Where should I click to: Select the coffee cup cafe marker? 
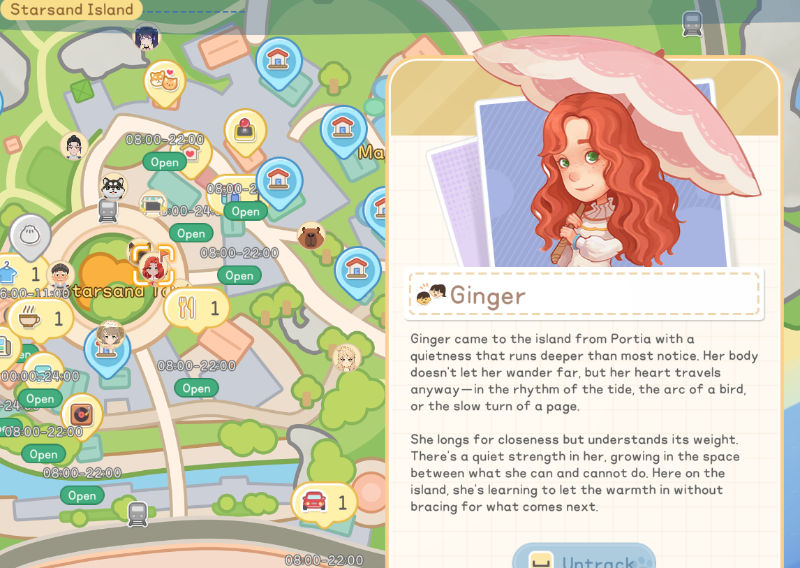point(30,319)
